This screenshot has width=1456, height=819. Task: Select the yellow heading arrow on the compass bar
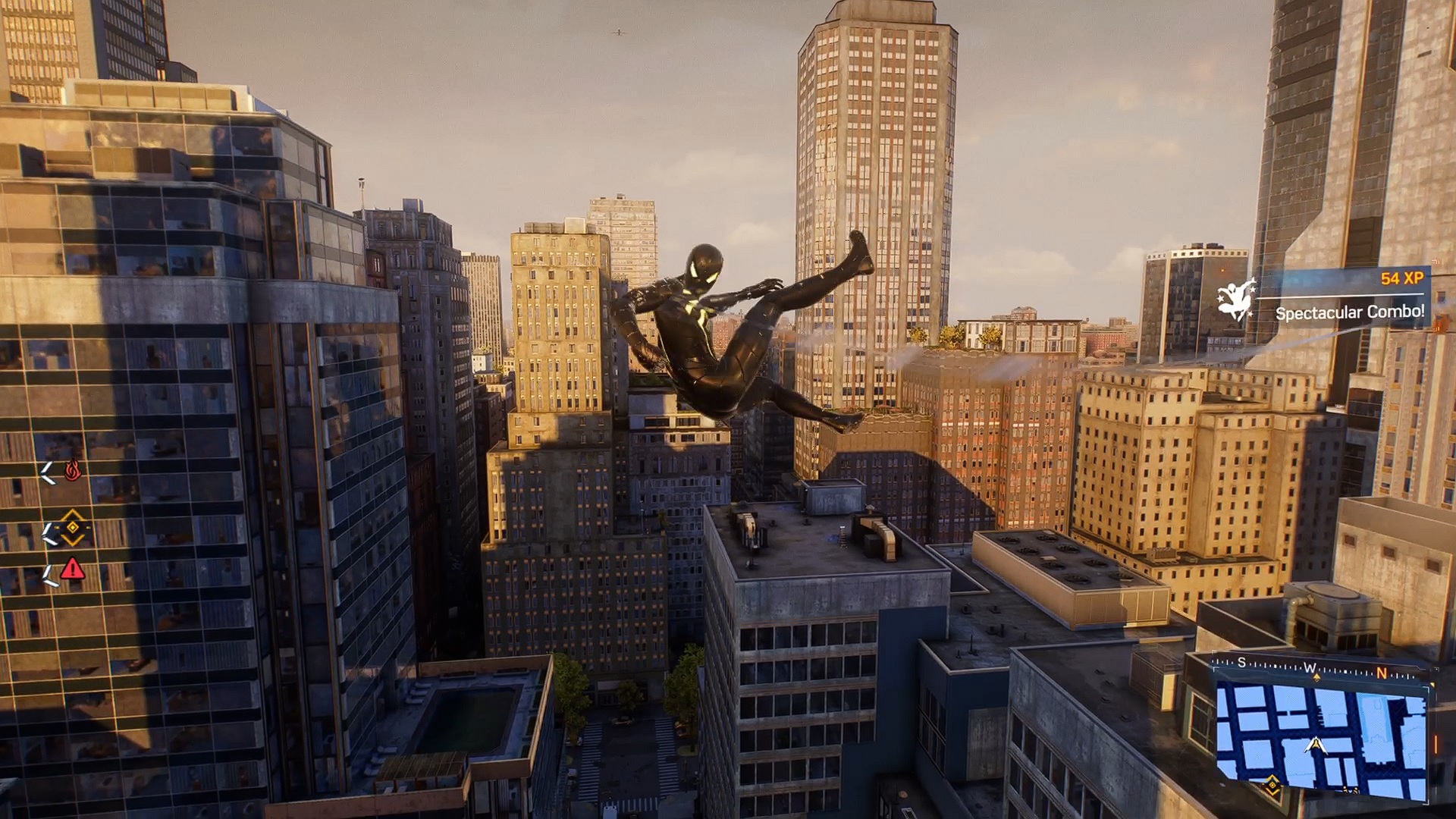[x=1317, y=677]
